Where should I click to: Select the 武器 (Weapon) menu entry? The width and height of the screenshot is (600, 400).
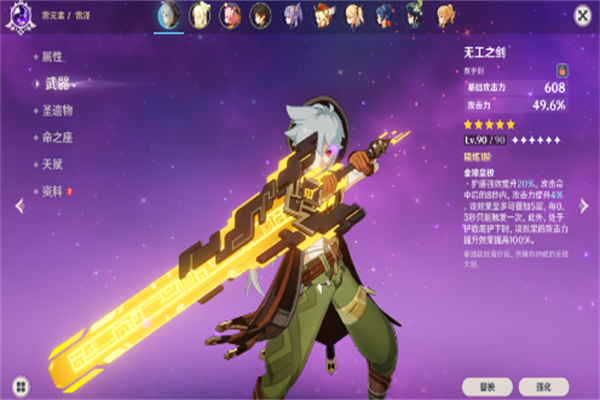[x=56, y=83]
